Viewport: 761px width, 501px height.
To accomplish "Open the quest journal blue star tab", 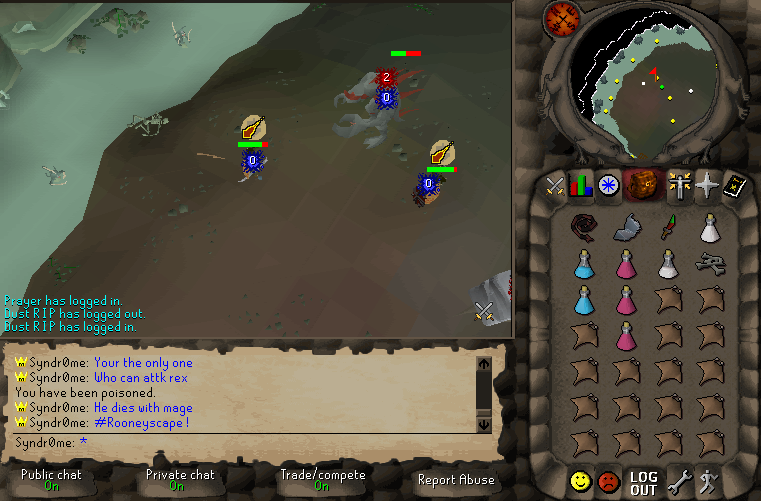I will [608, 185].
